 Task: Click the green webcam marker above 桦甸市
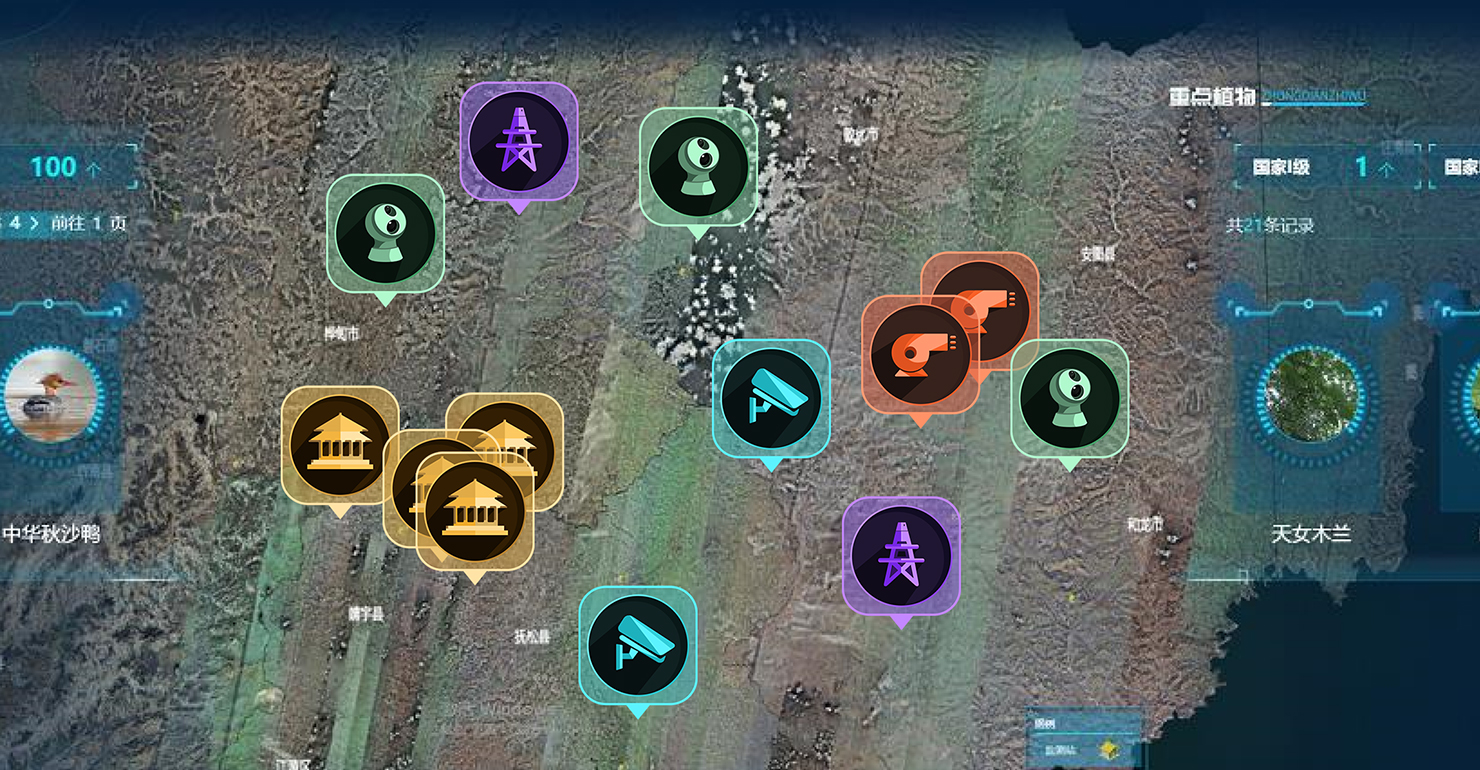(385, 233)
